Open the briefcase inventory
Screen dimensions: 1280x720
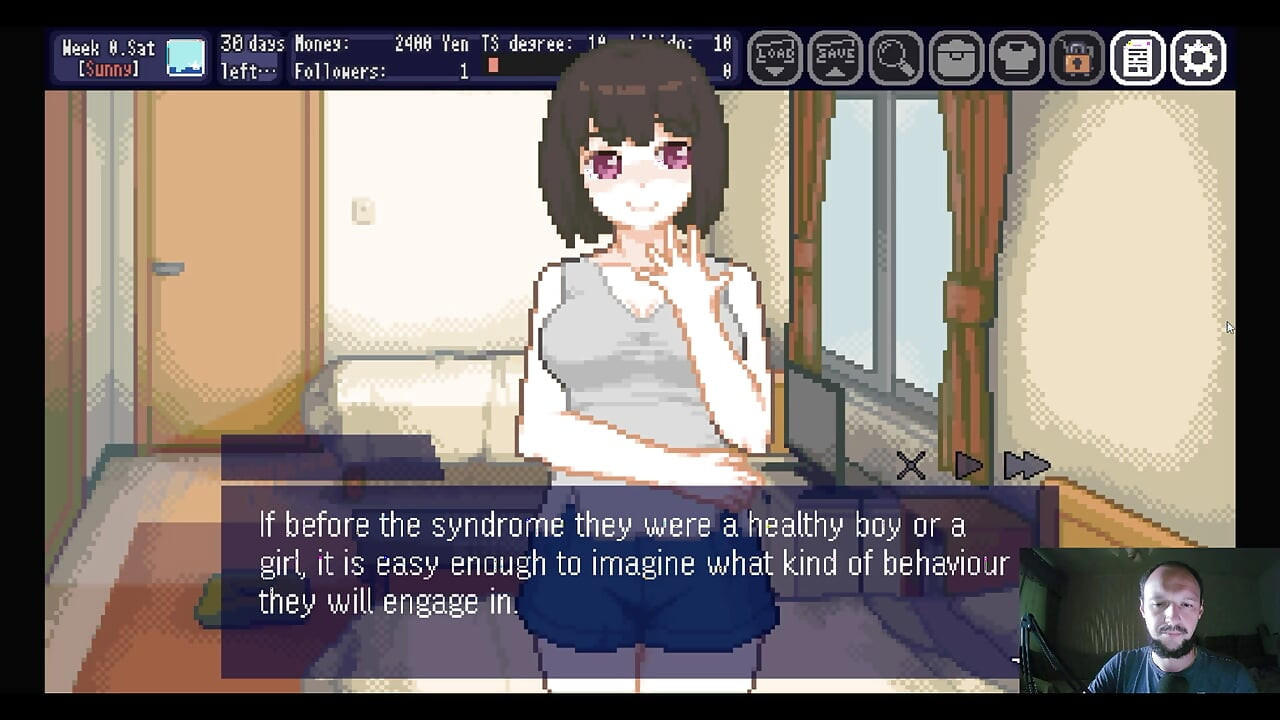click(956, 58)
